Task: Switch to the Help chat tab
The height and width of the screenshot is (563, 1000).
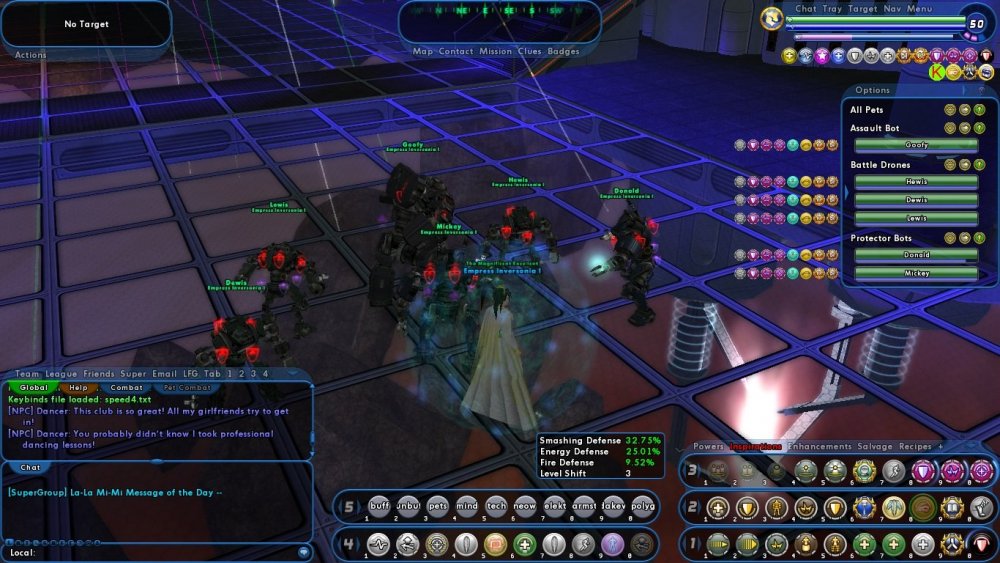Action: pos(78,387)
